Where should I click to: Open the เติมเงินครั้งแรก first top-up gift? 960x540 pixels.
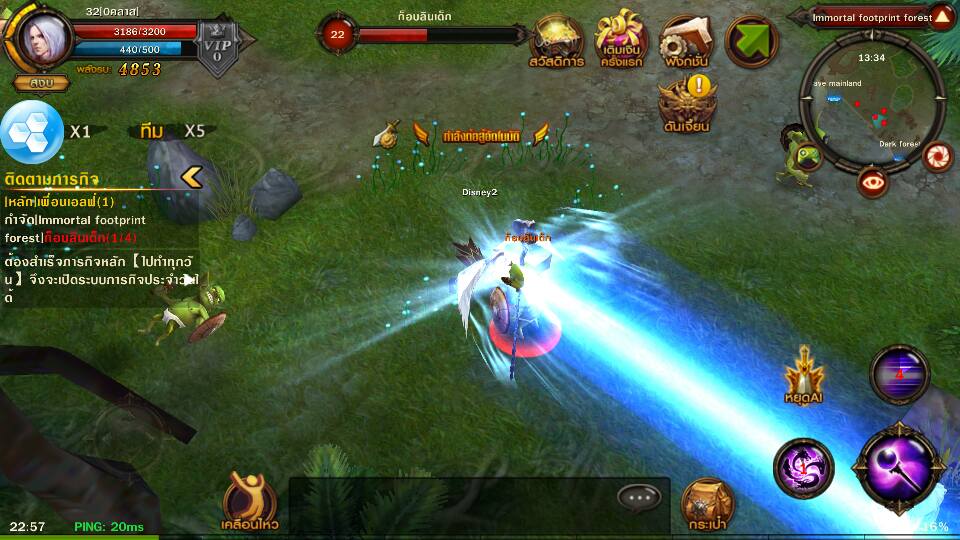click(x=621, y=41)
